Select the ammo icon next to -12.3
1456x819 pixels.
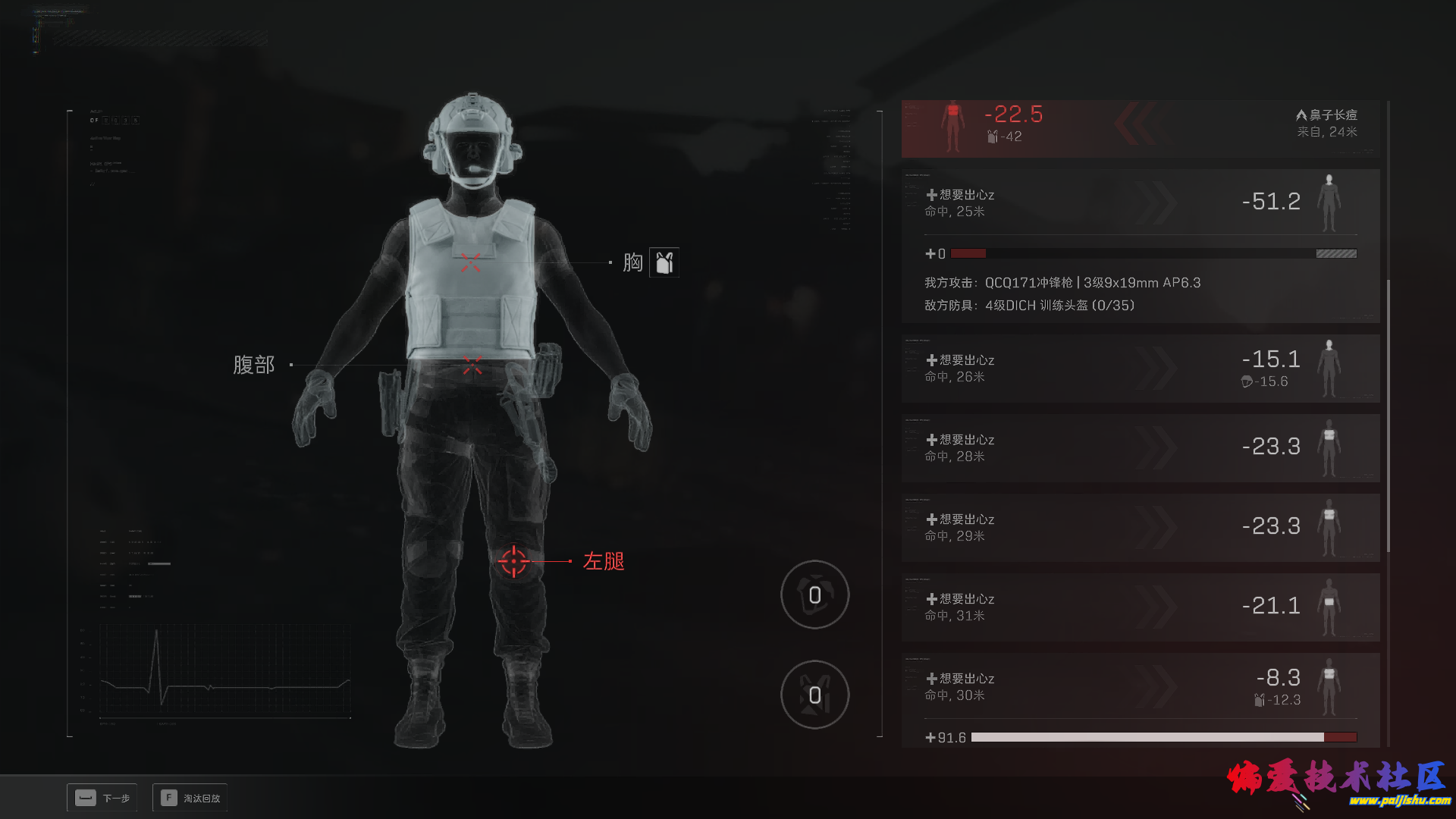(1258, 700)
